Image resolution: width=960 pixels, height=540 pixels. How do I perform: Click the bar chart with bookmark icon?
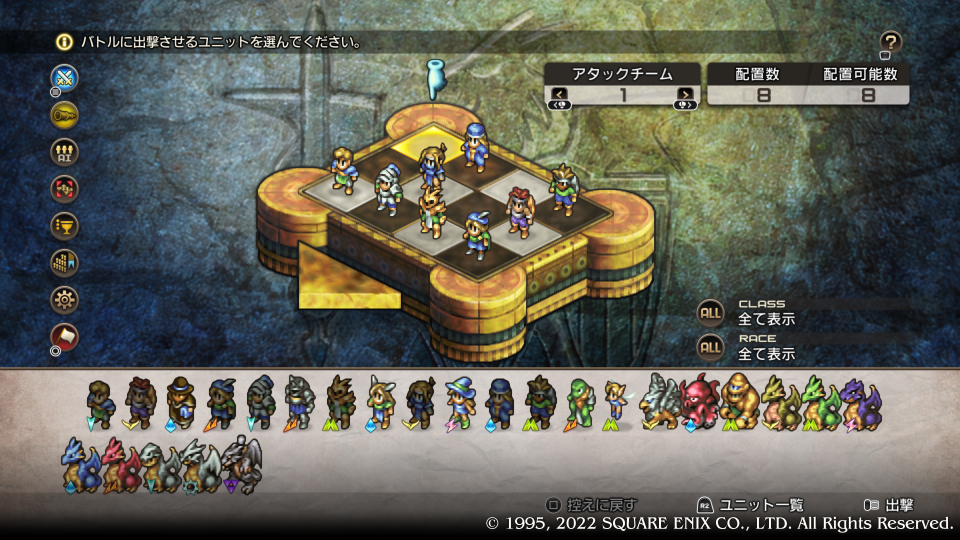tap(65, 262)
